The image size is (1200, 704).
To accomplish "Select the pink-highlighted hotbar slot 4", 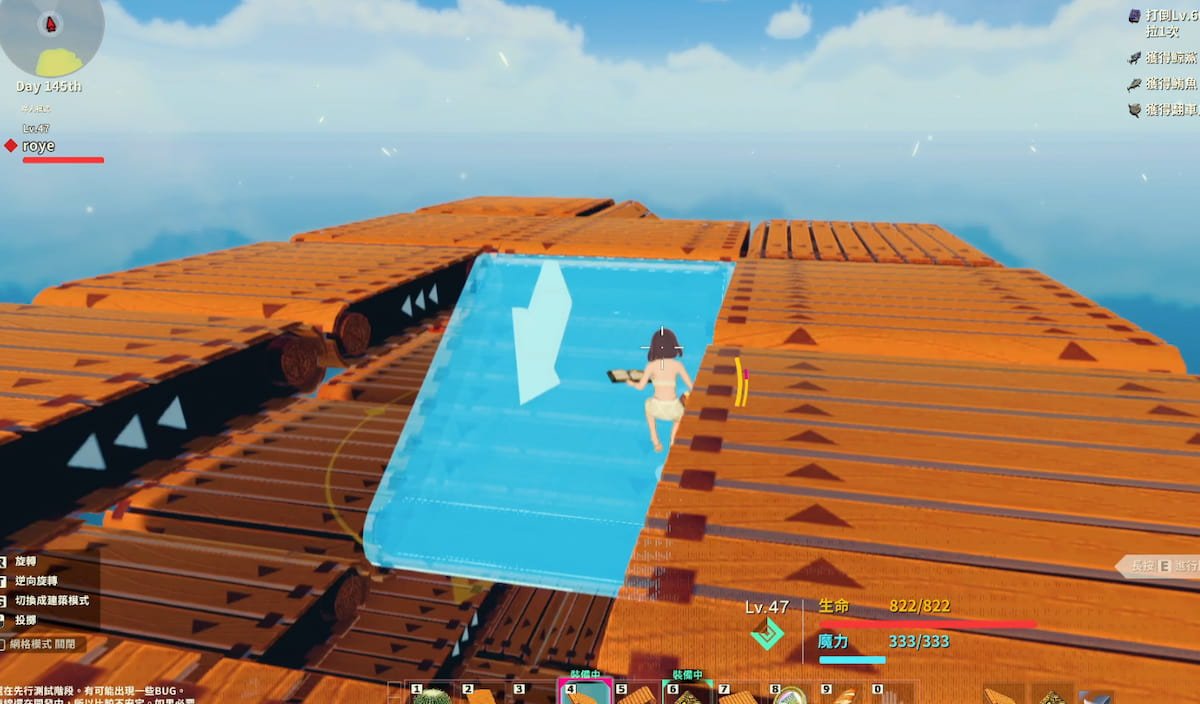I will point(583,694).
